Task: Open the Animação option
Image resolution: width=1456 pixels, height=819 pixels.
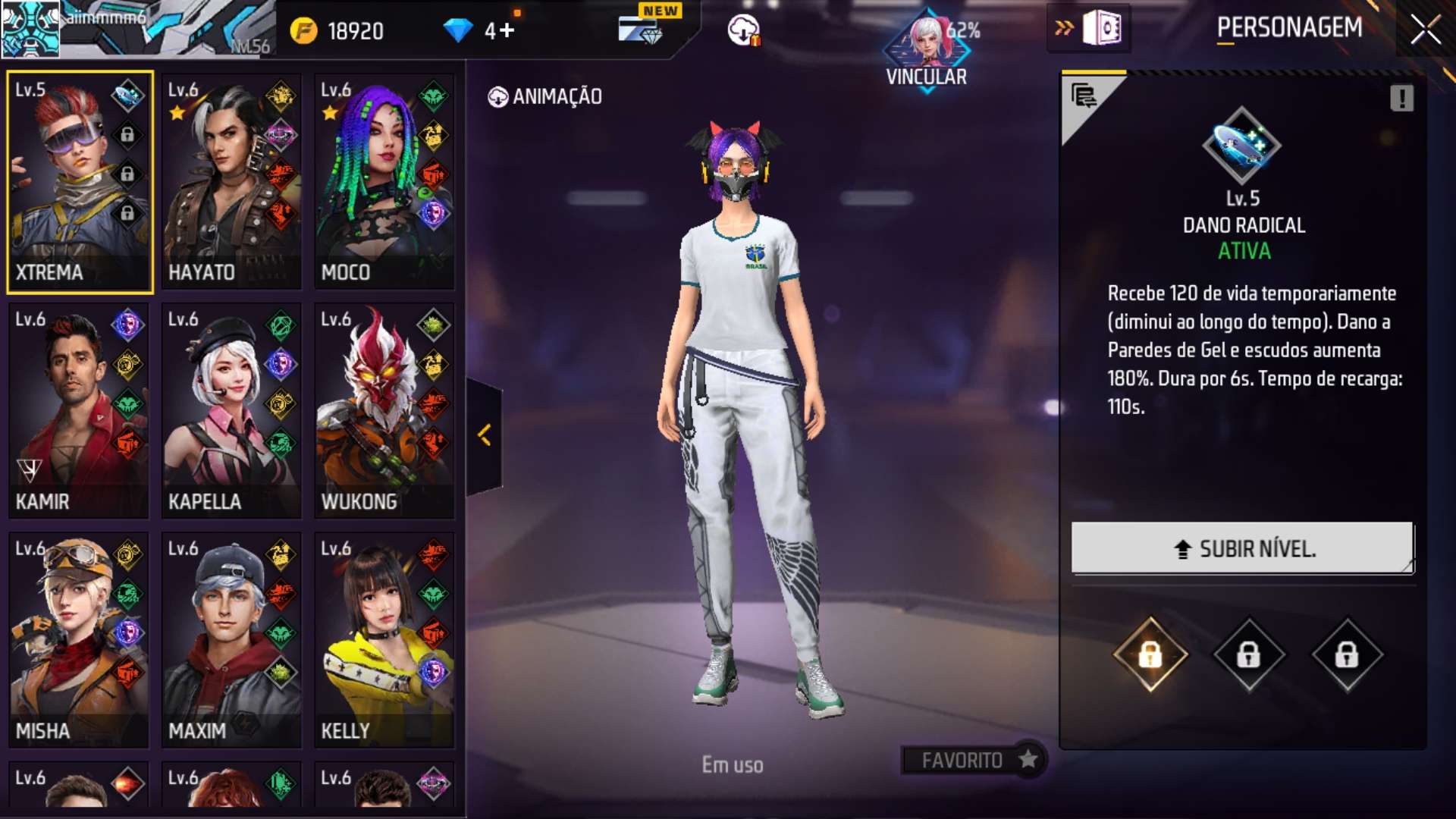Action: (545, 97)
